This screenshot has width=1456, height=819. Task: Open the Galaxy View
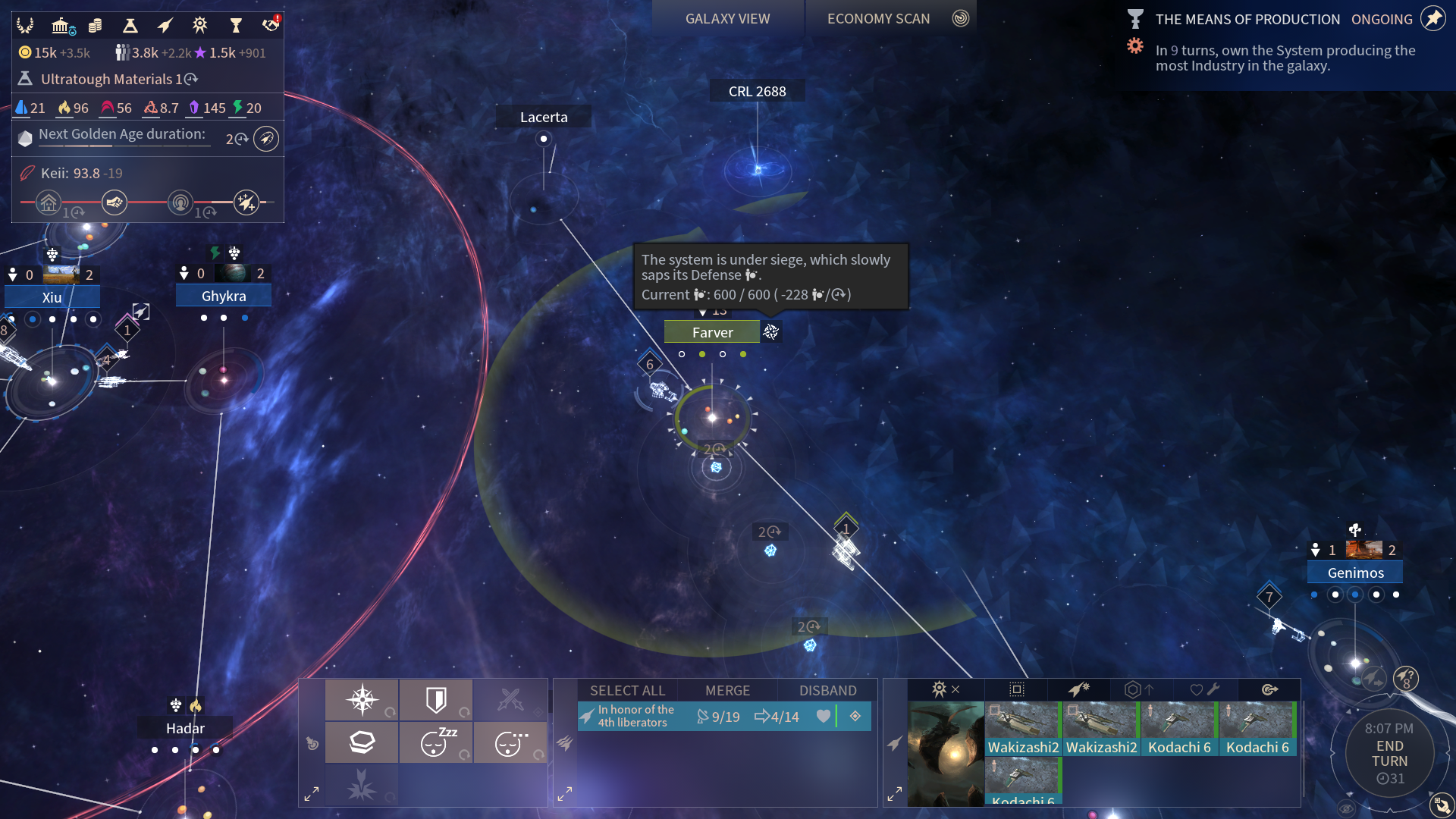click(x=727, y=19)
